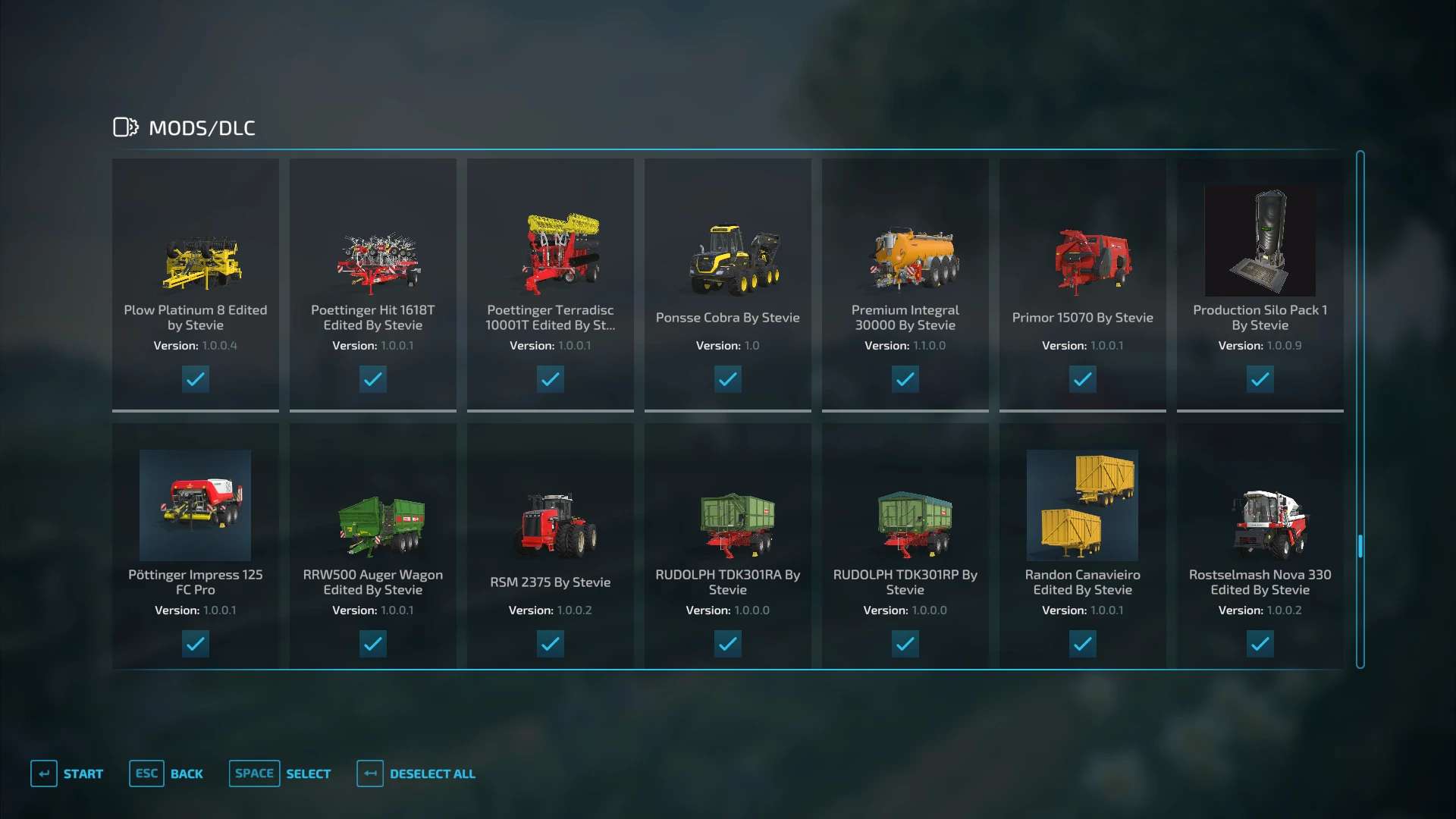The width and height of the screenshot is (1456, 819).
Task: Uncheck the Primor 15070 By Stevie mod
Action: 1083,379
